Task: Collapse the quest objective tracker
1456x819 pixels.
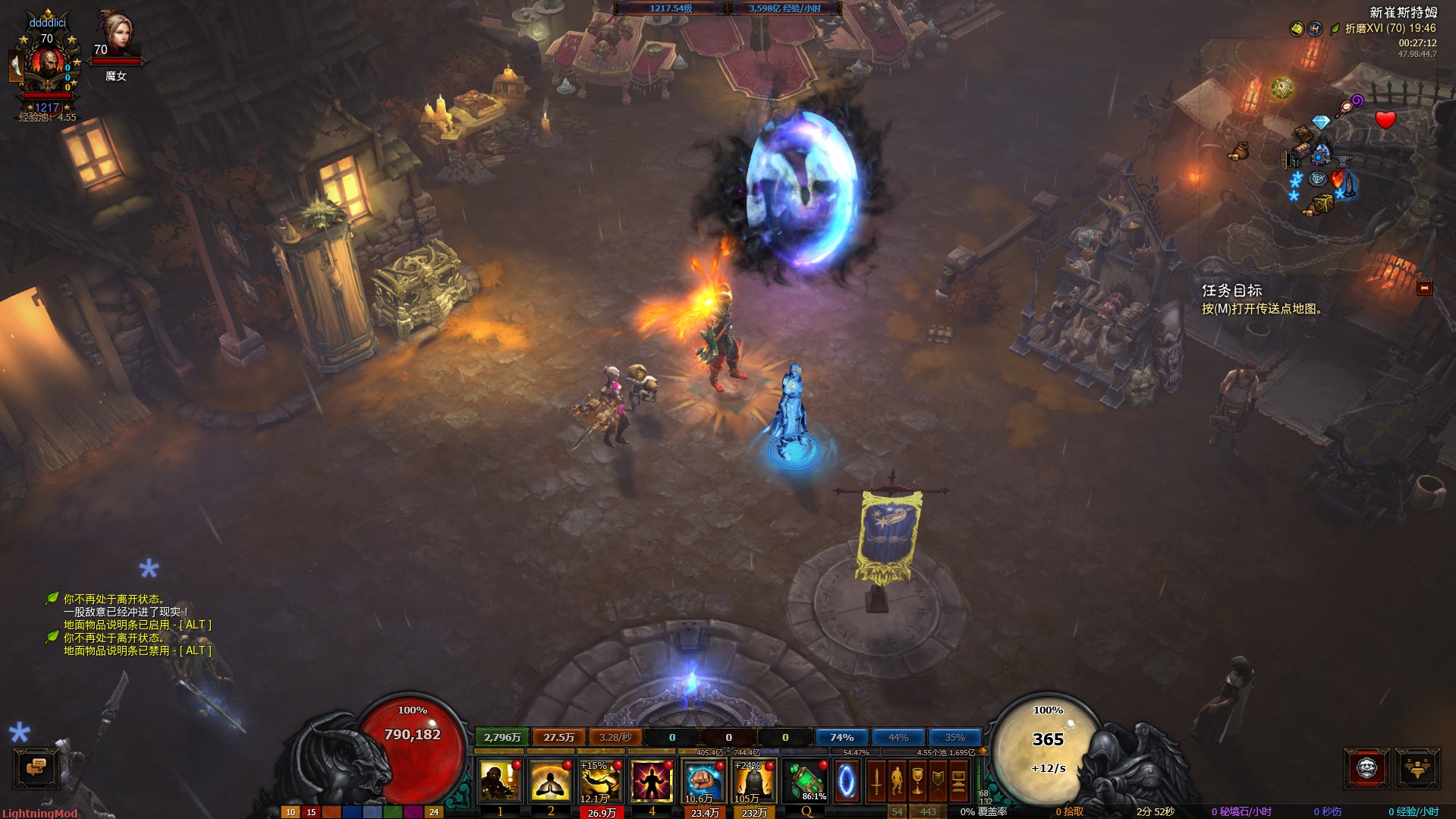Action: 1424,288
